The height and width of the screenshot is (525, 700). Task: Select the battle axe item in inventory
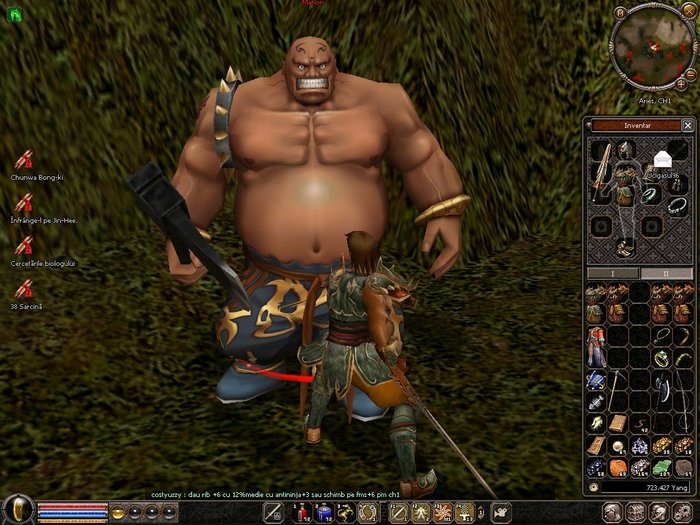661,389
